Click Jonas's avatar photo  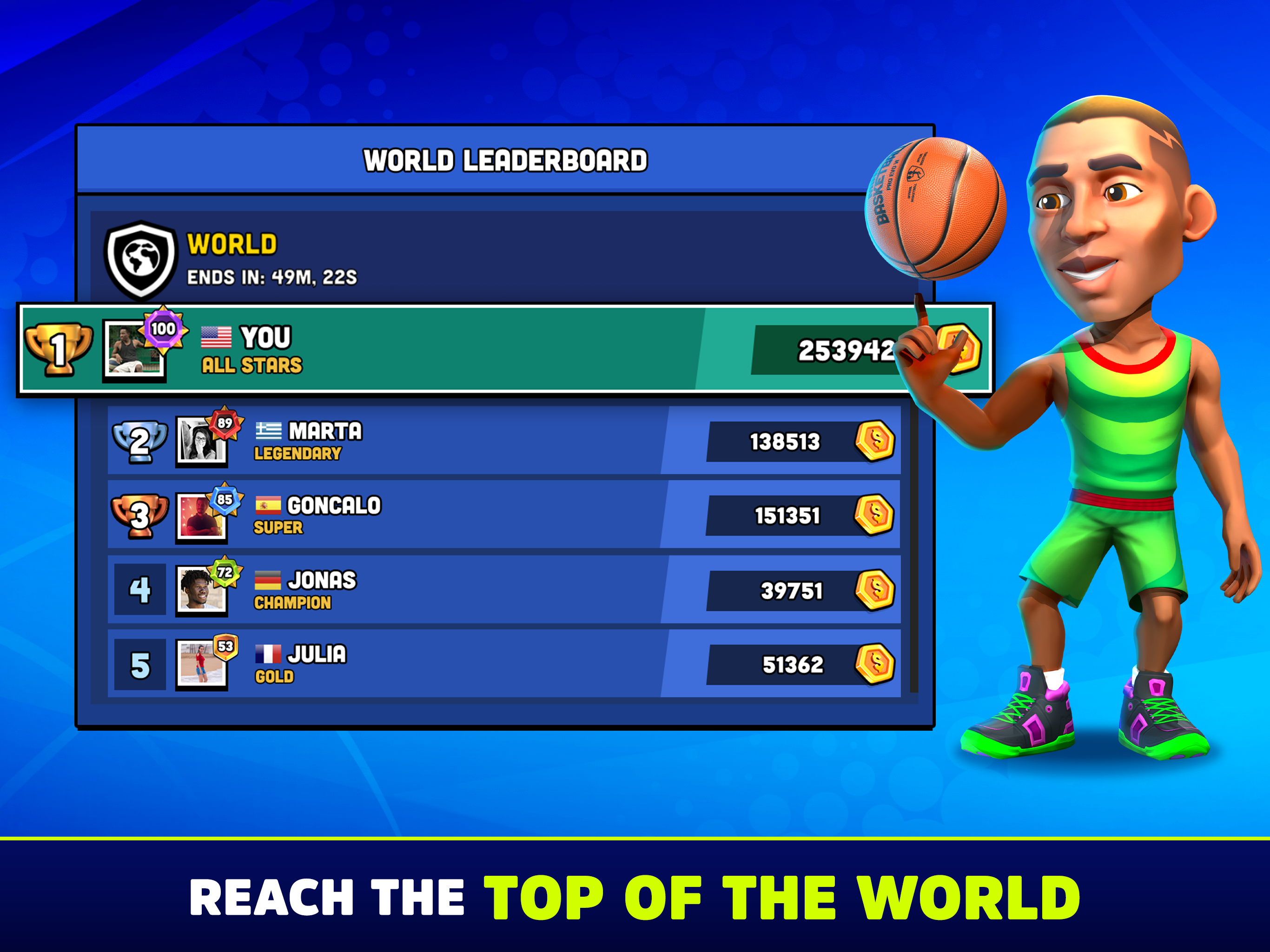pos(201,591)
